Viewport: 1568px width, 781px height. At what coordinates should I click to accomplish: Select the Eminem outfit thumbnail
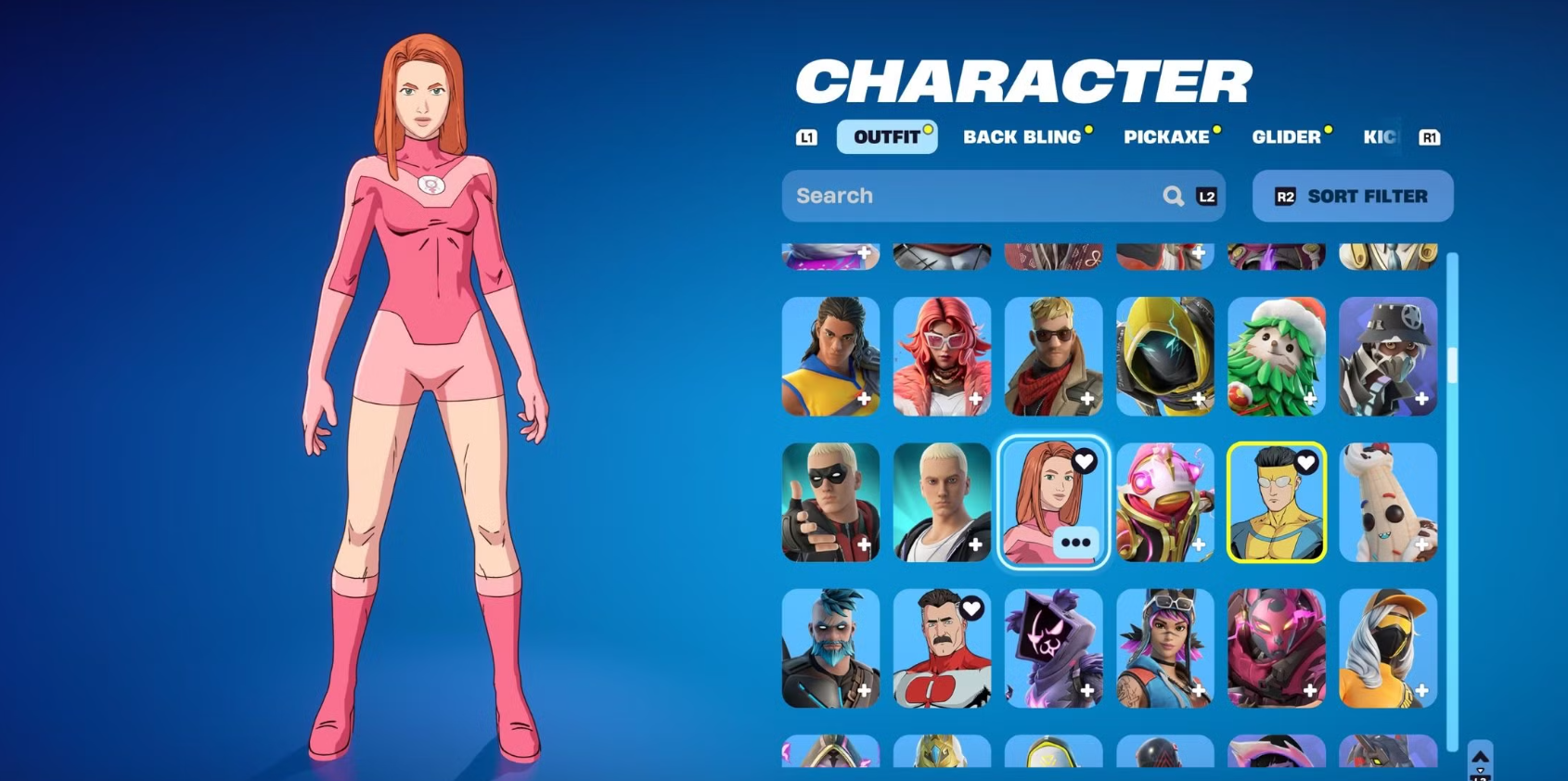pos(942,504)
